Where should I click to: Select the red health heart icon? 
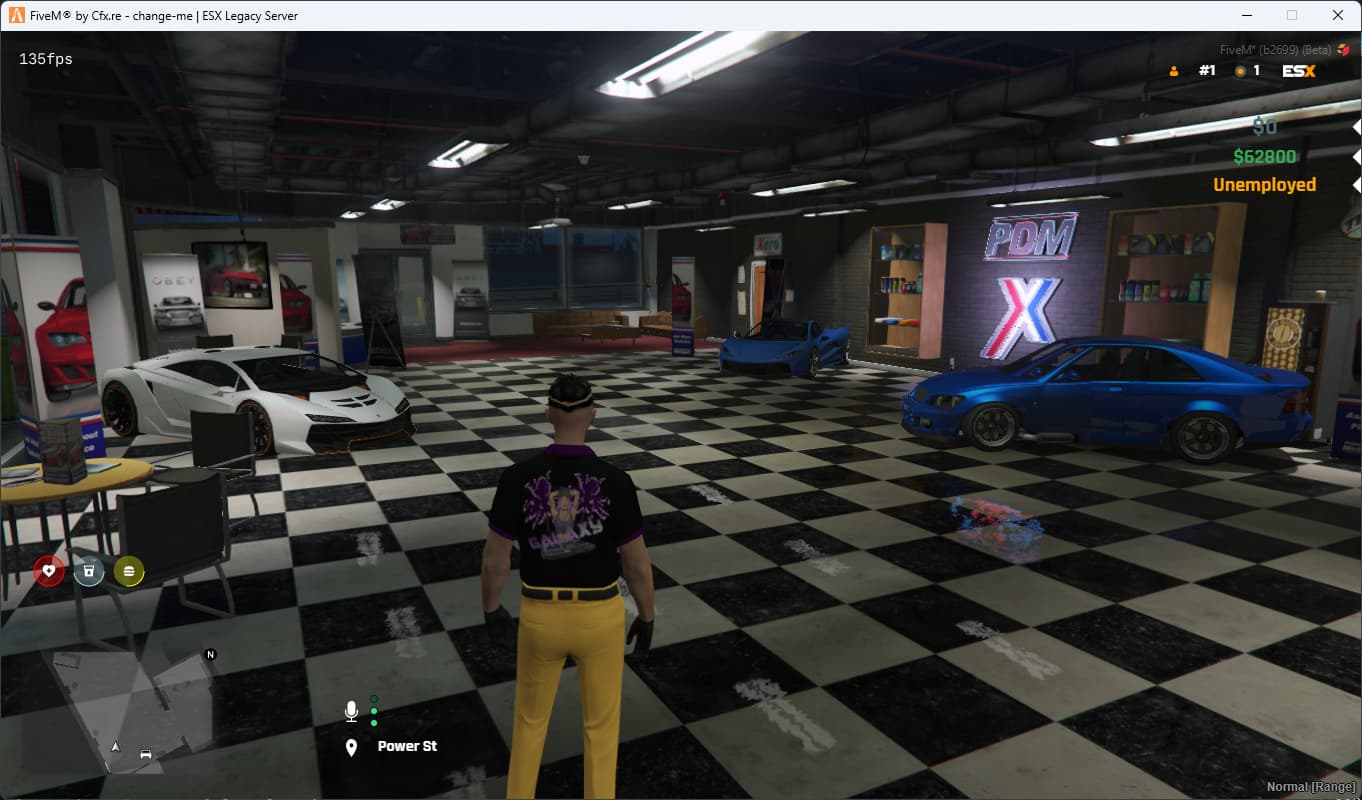click(47, 570)
